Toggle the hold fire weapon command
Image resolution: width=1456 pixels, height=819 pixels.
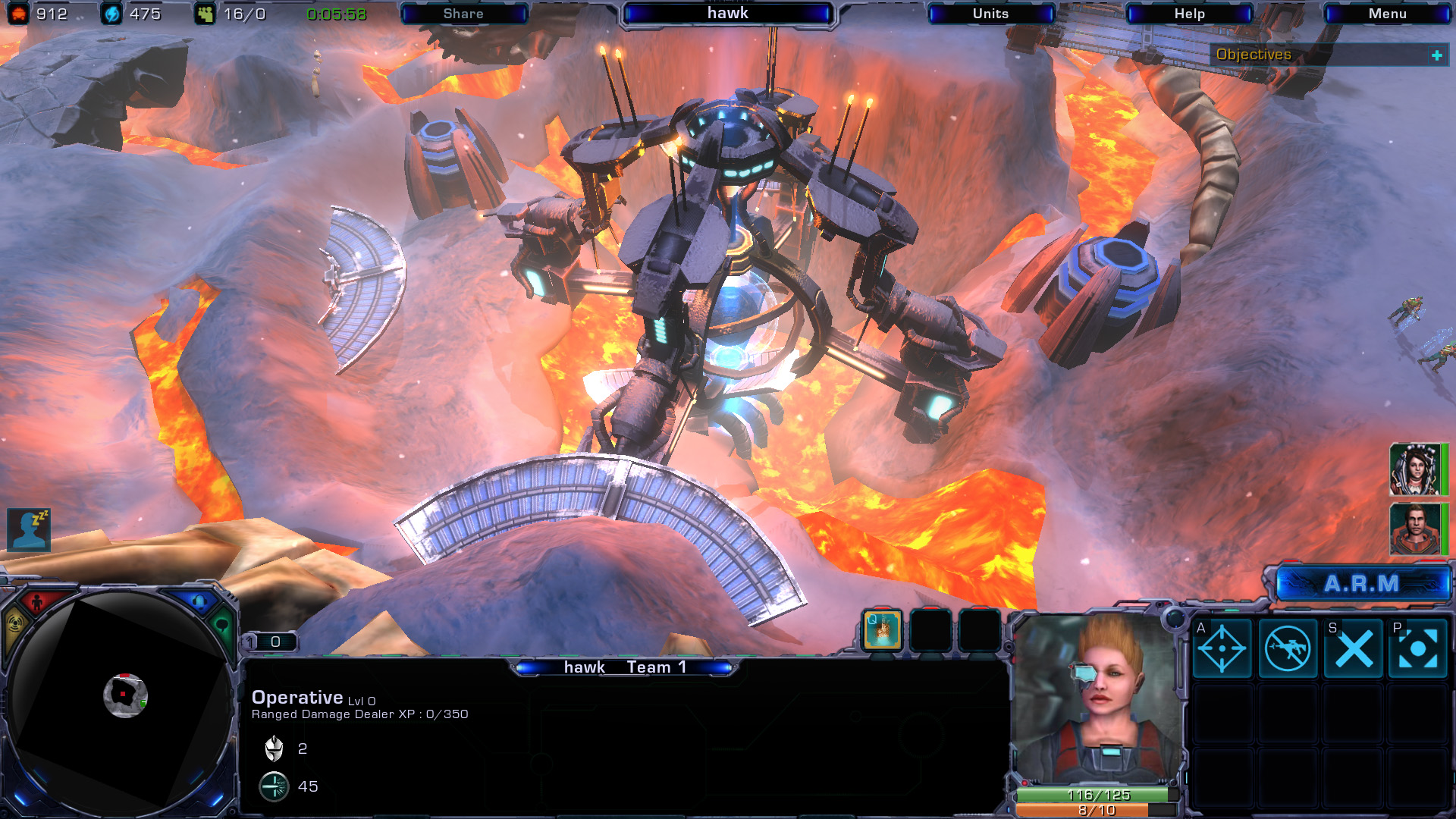(1287, 649)
